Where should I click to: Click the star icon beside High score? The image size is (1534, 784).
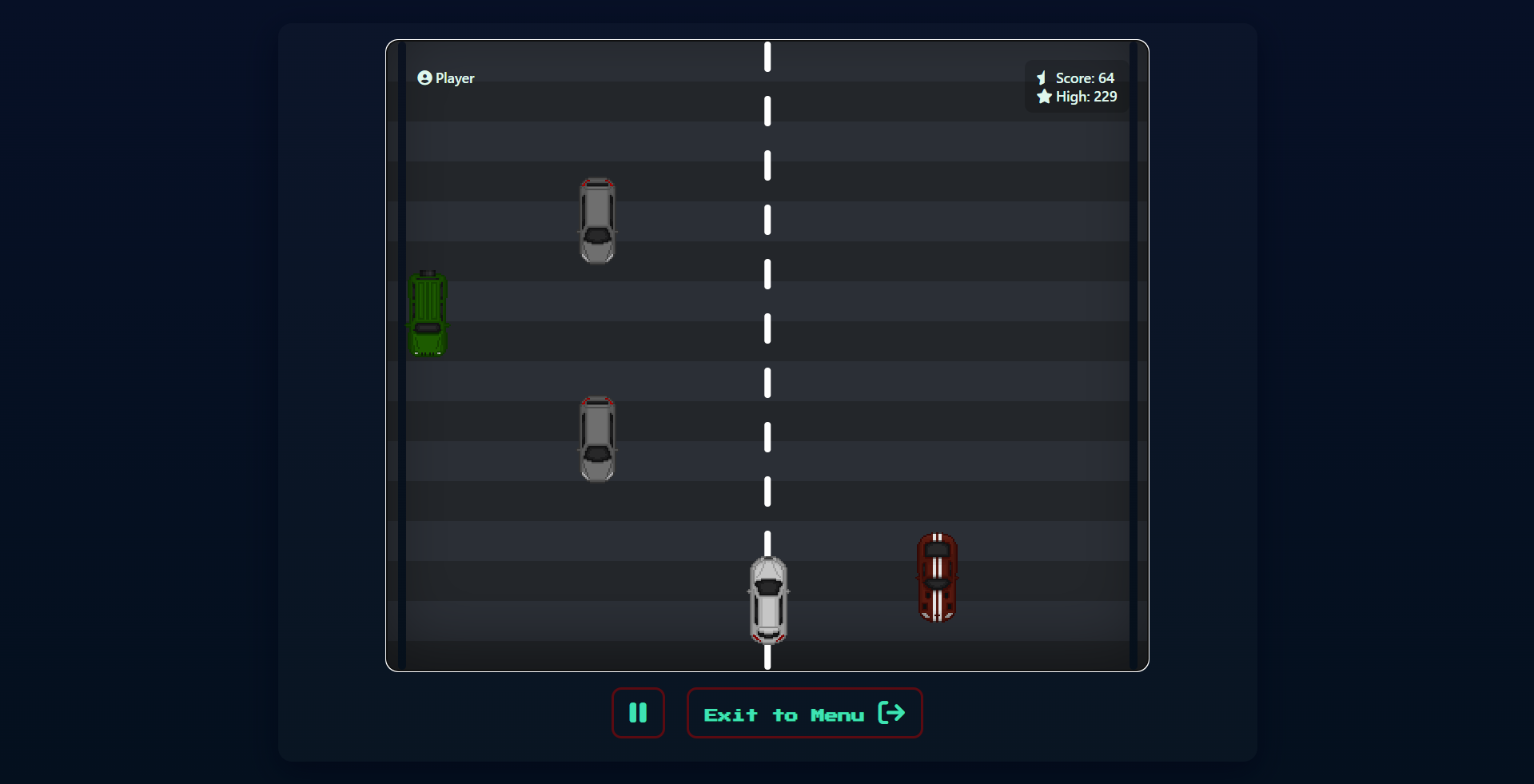[1044, 97]
